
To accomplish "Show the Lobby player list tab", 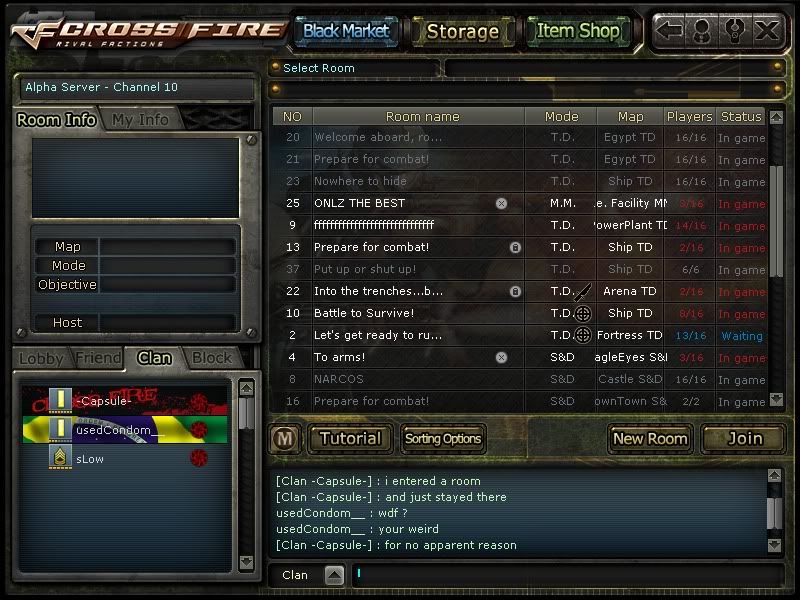I will point(42,358).
